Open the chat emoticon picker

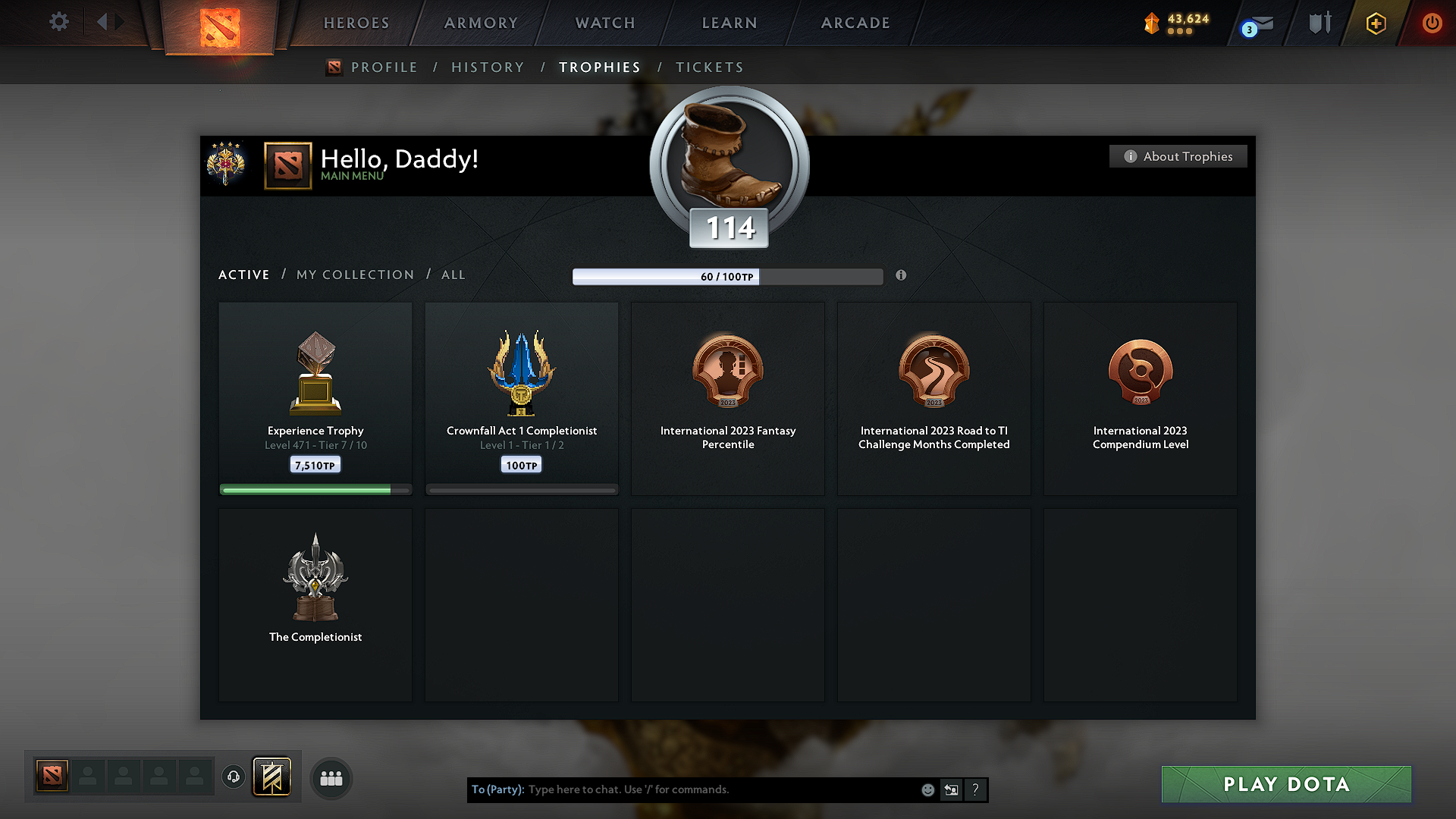(x=927, y=789)
